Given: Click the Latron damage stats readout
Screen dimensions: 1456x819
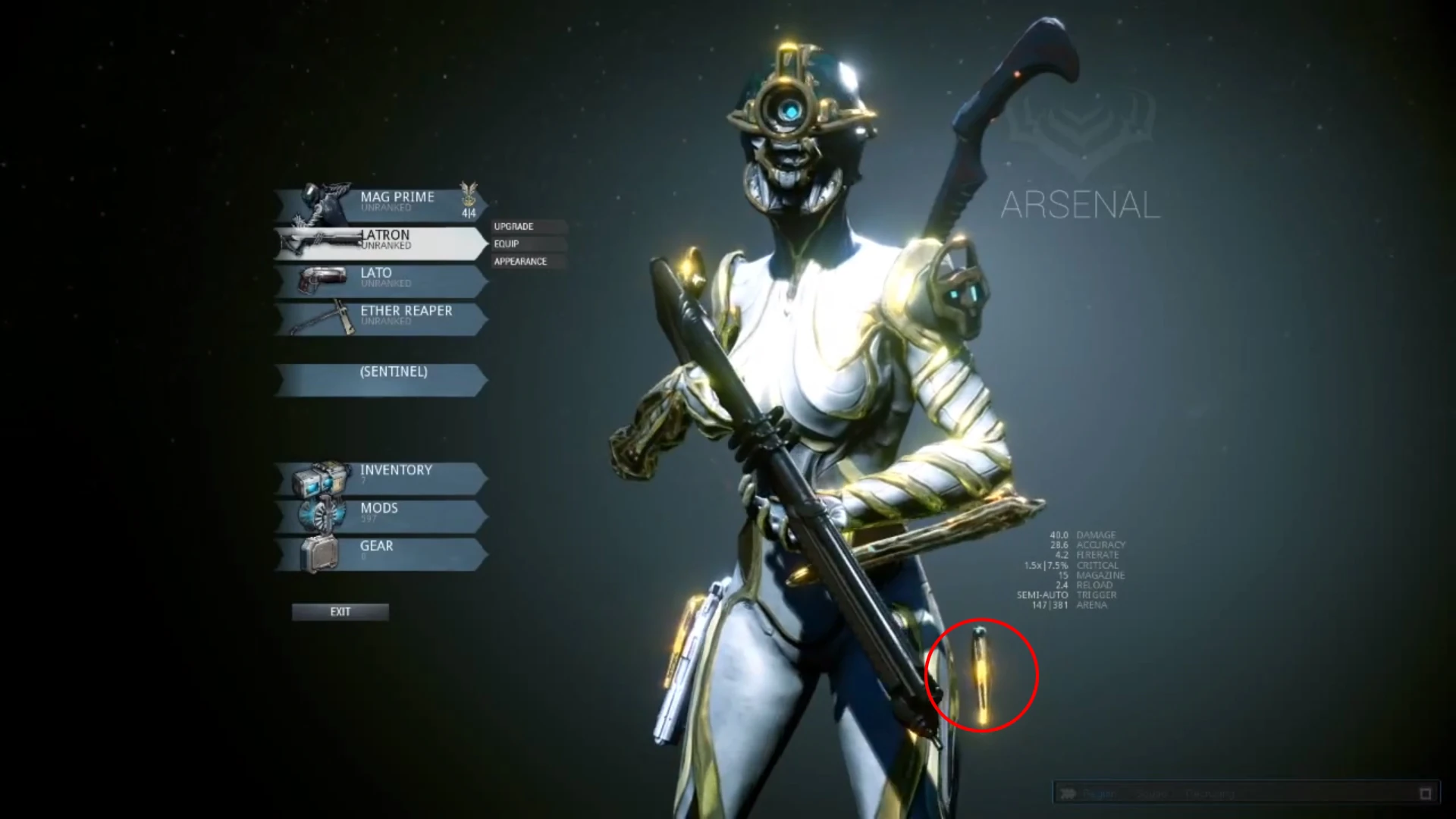Looking at the screenshot, I should (x=1081, y=534).
